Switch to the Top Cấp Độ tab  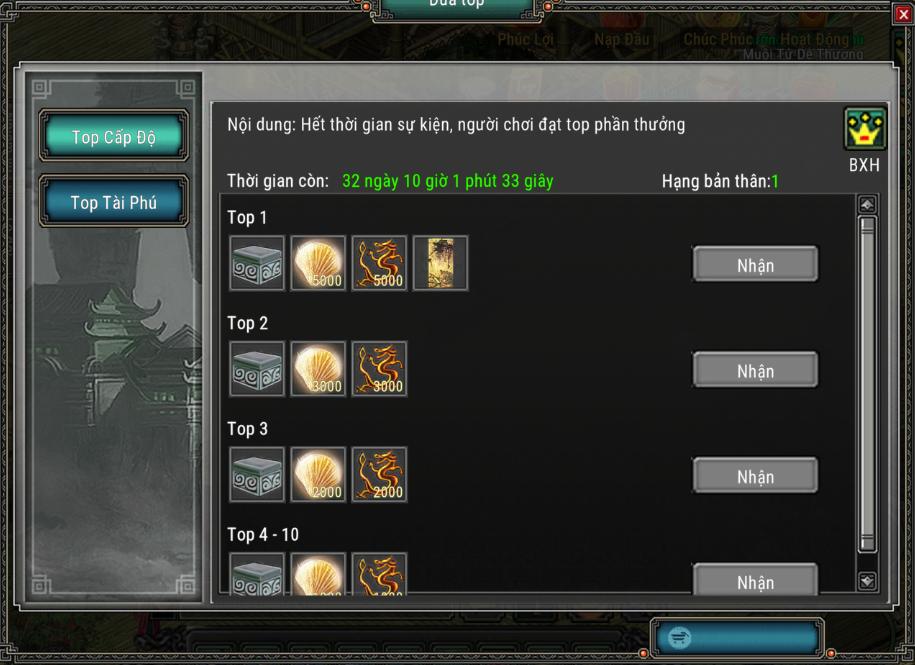113,137
